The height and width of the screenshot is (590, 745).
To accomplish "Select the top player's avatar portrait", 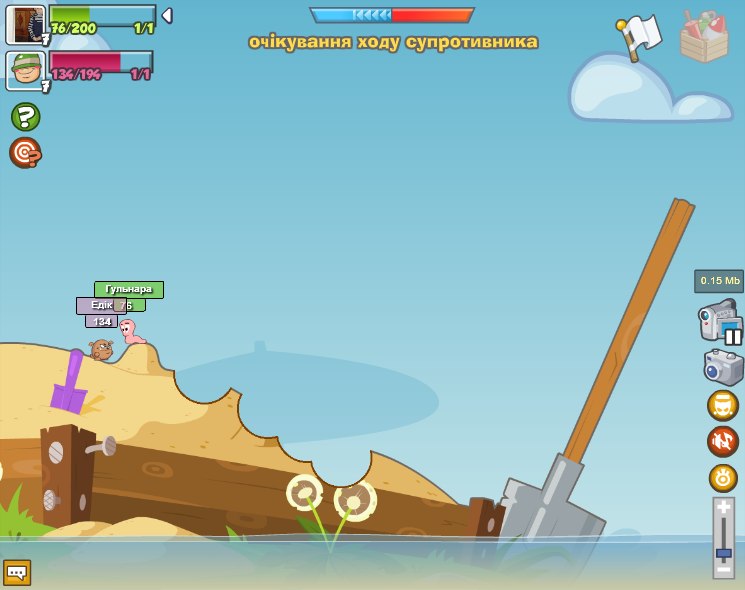I will coord(25,24).
